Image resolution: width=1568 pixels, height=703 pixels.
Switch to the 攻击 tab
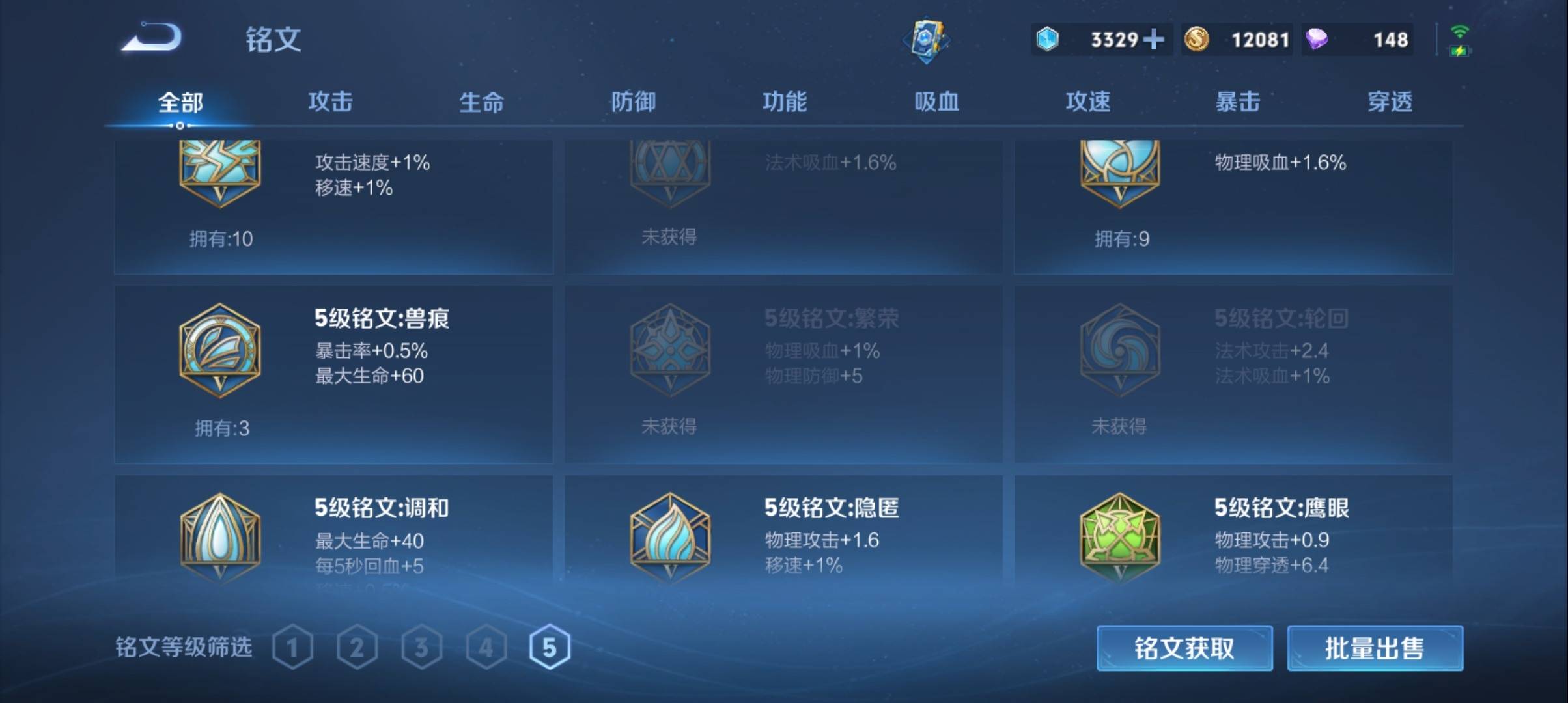[x=331, y=102]
